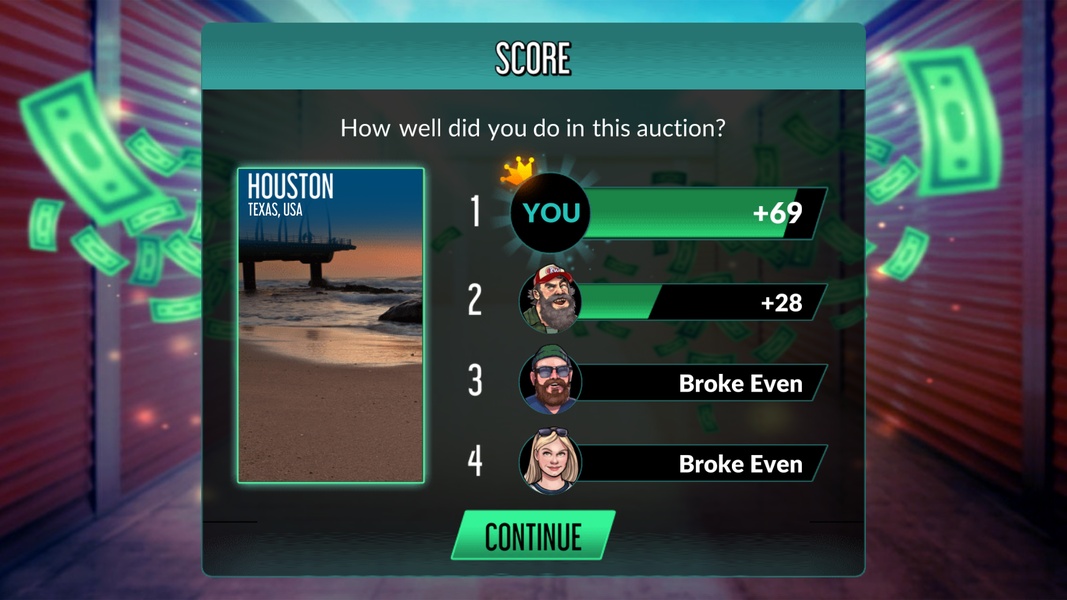Image resolution: width=1067 pixels, height=600 pixels.
Task: Choose the green-beanie bidder with glasses
Action: (549, 382)
